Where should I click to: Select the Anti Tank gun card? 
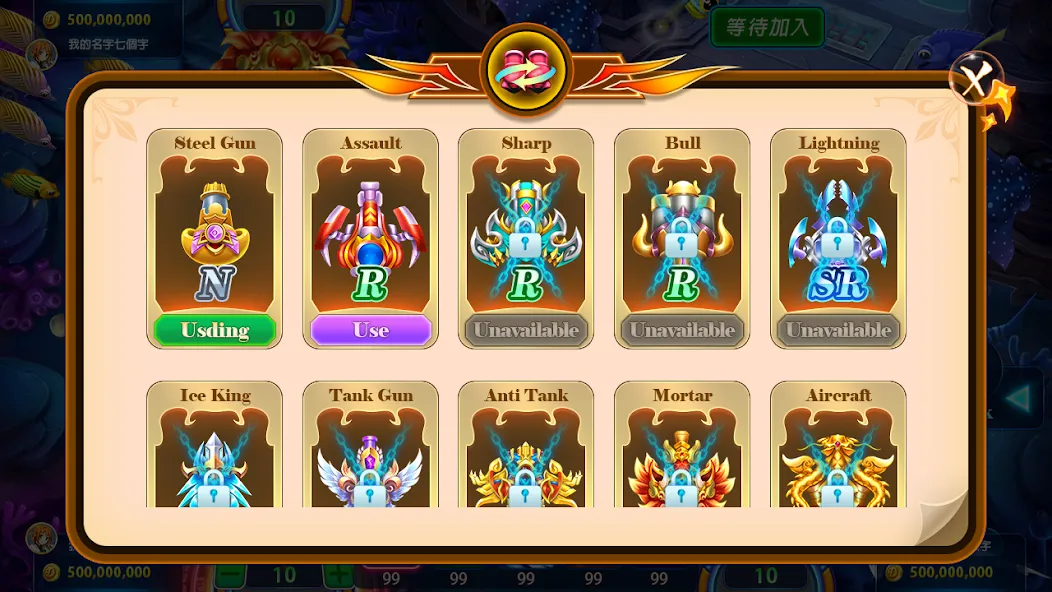pos(526,450)
